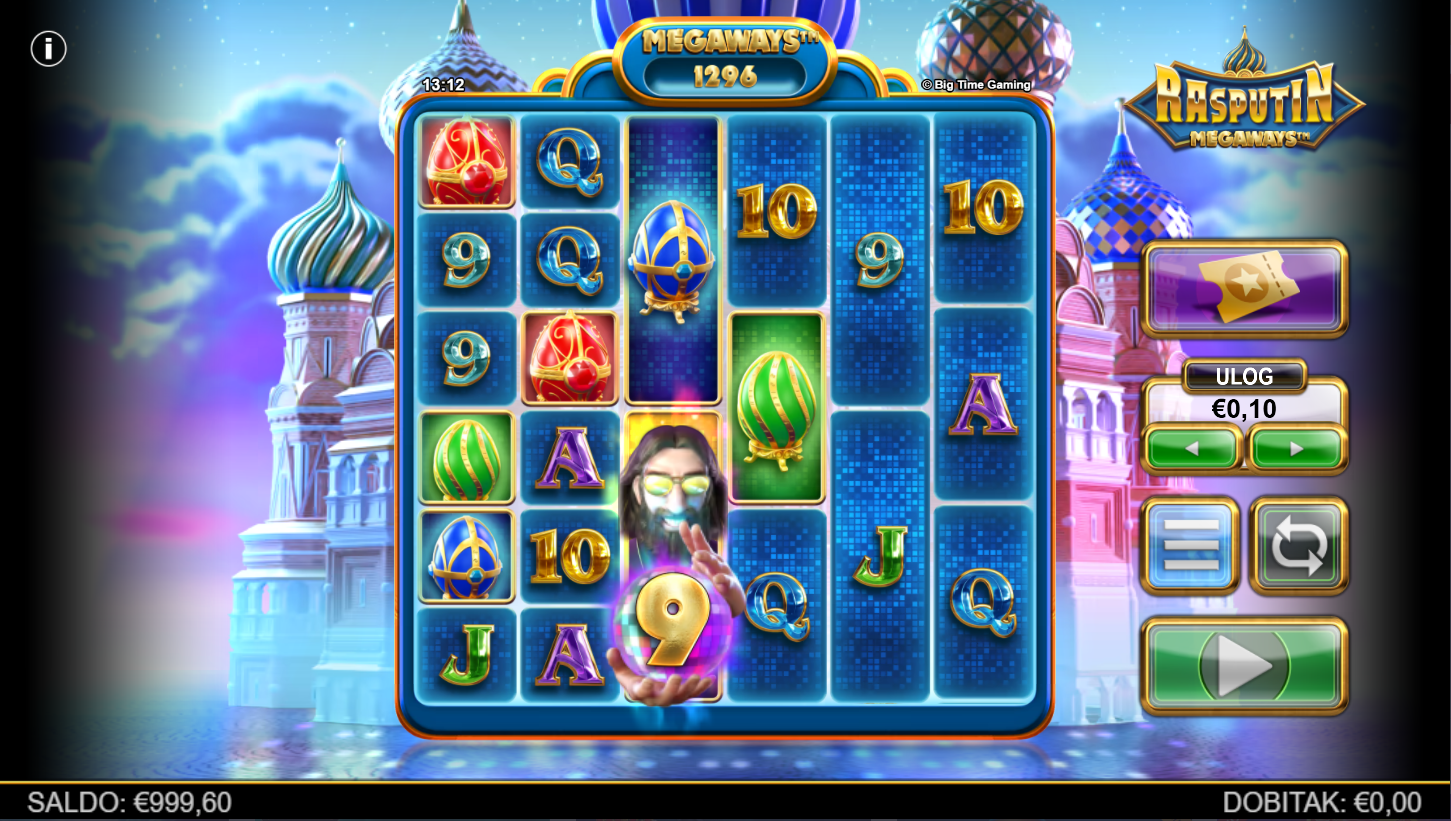Open the game info page

pos(48,48)
